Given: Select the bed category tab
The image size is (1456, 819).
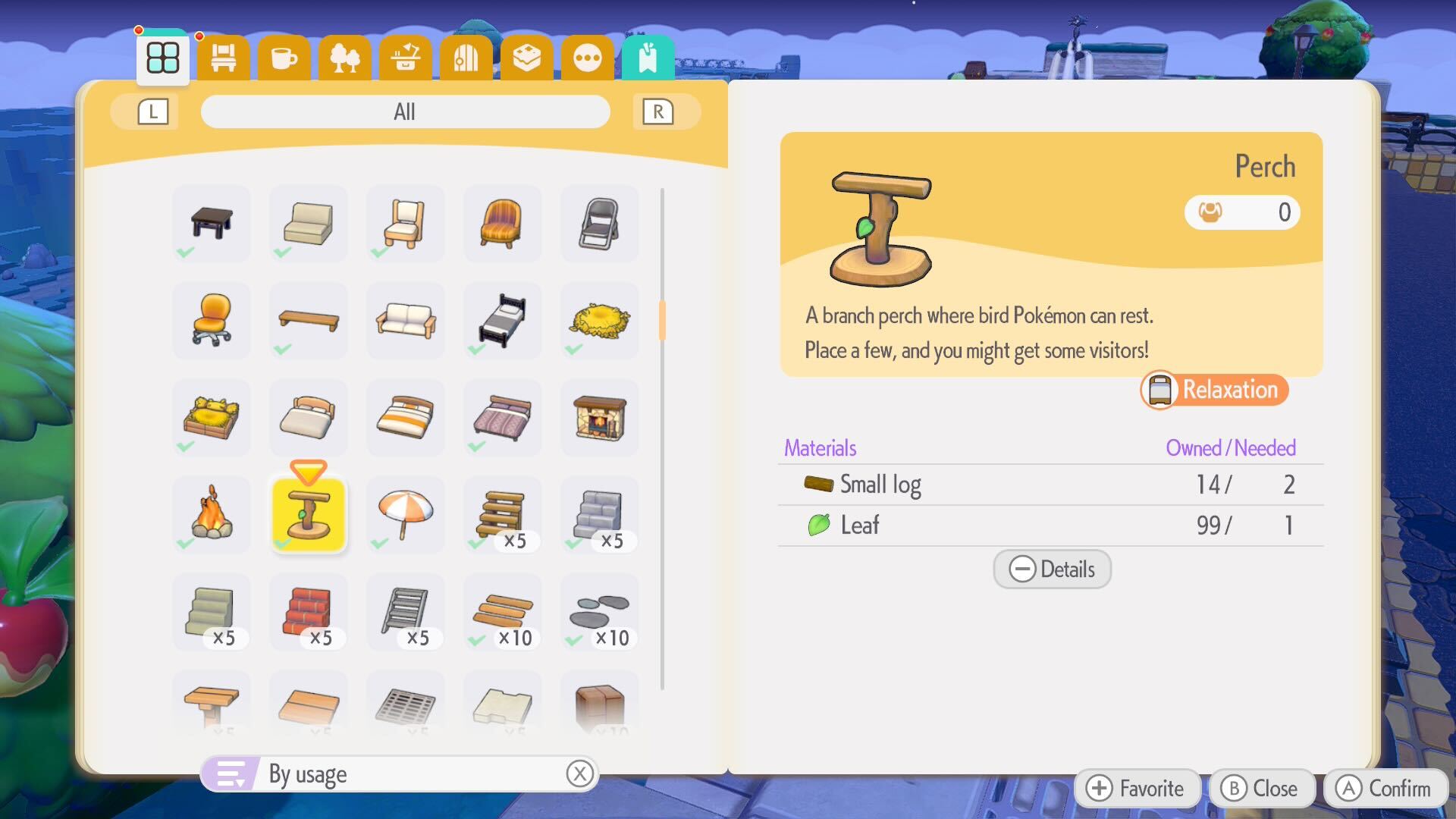Looking at the screenshot, I should [x=223, y=57].
